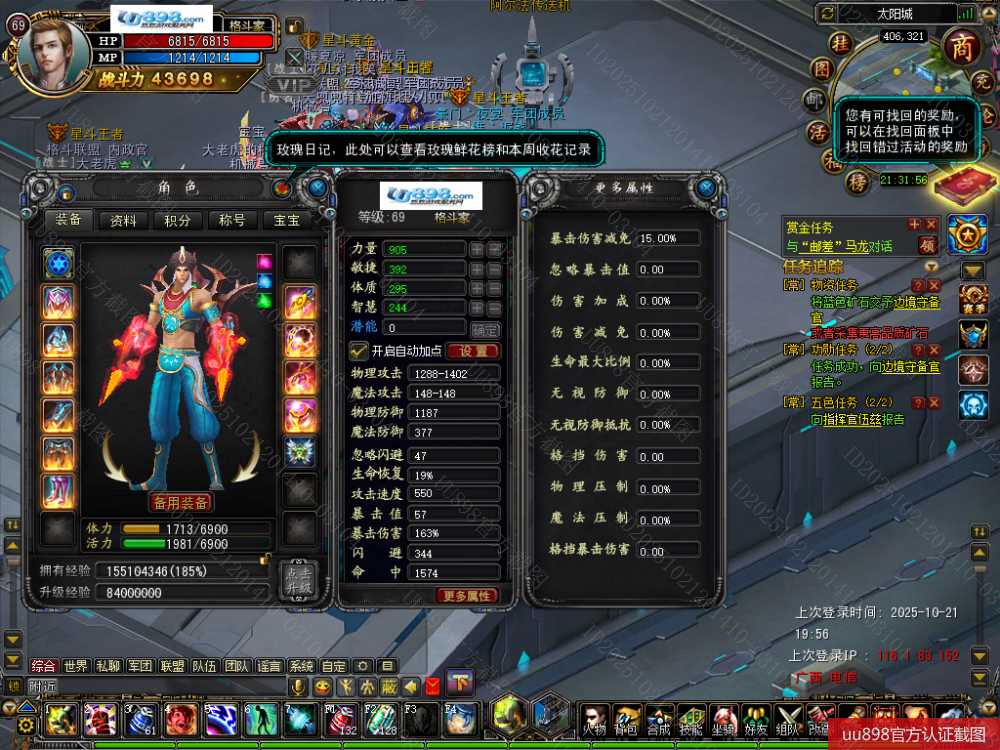Viewport: 1000px width, 750px height.
Task: Click the 更多属性 button
Action: (466, 596)
